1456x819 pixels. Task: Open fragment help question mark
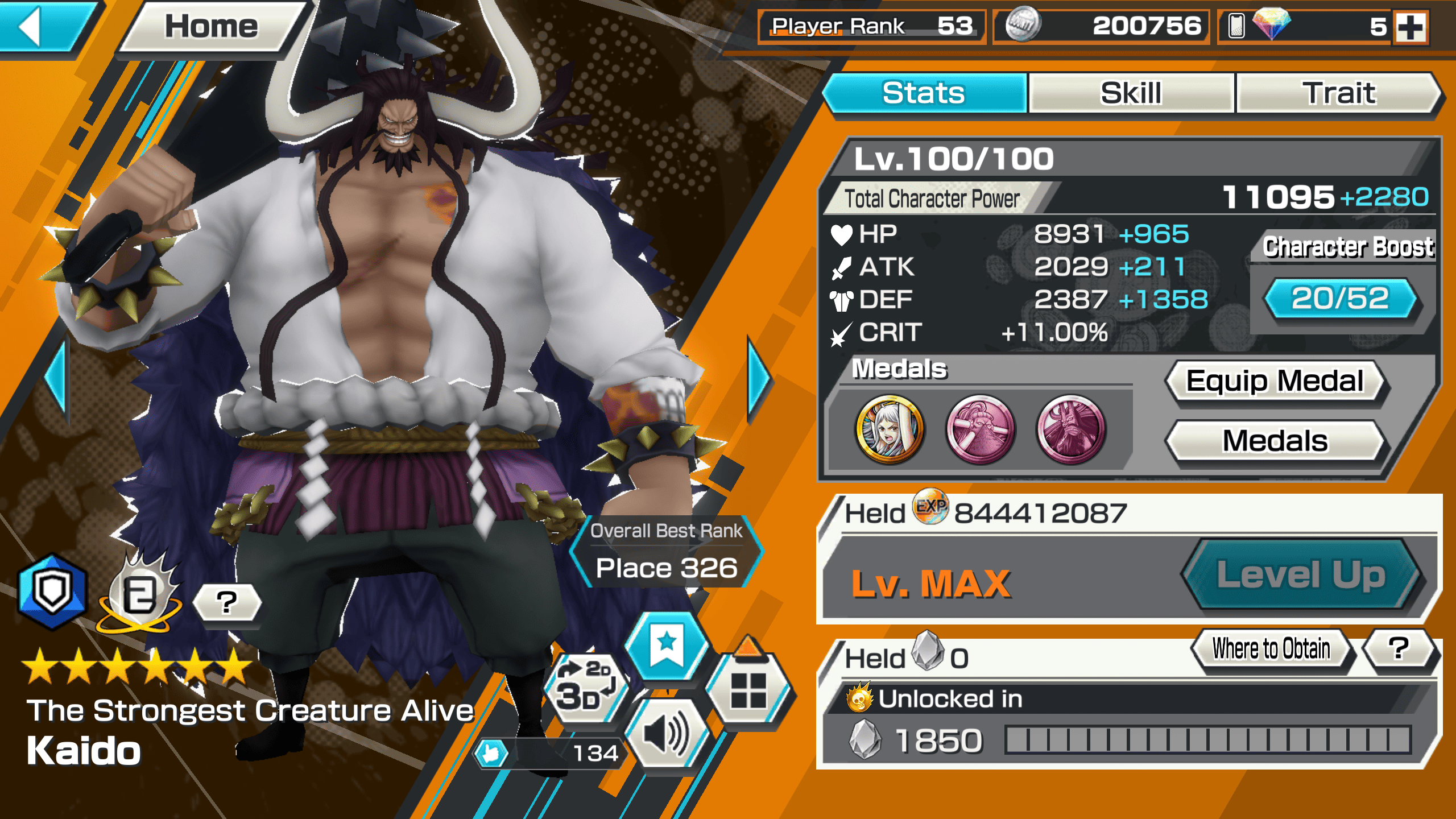[1398, 649]
